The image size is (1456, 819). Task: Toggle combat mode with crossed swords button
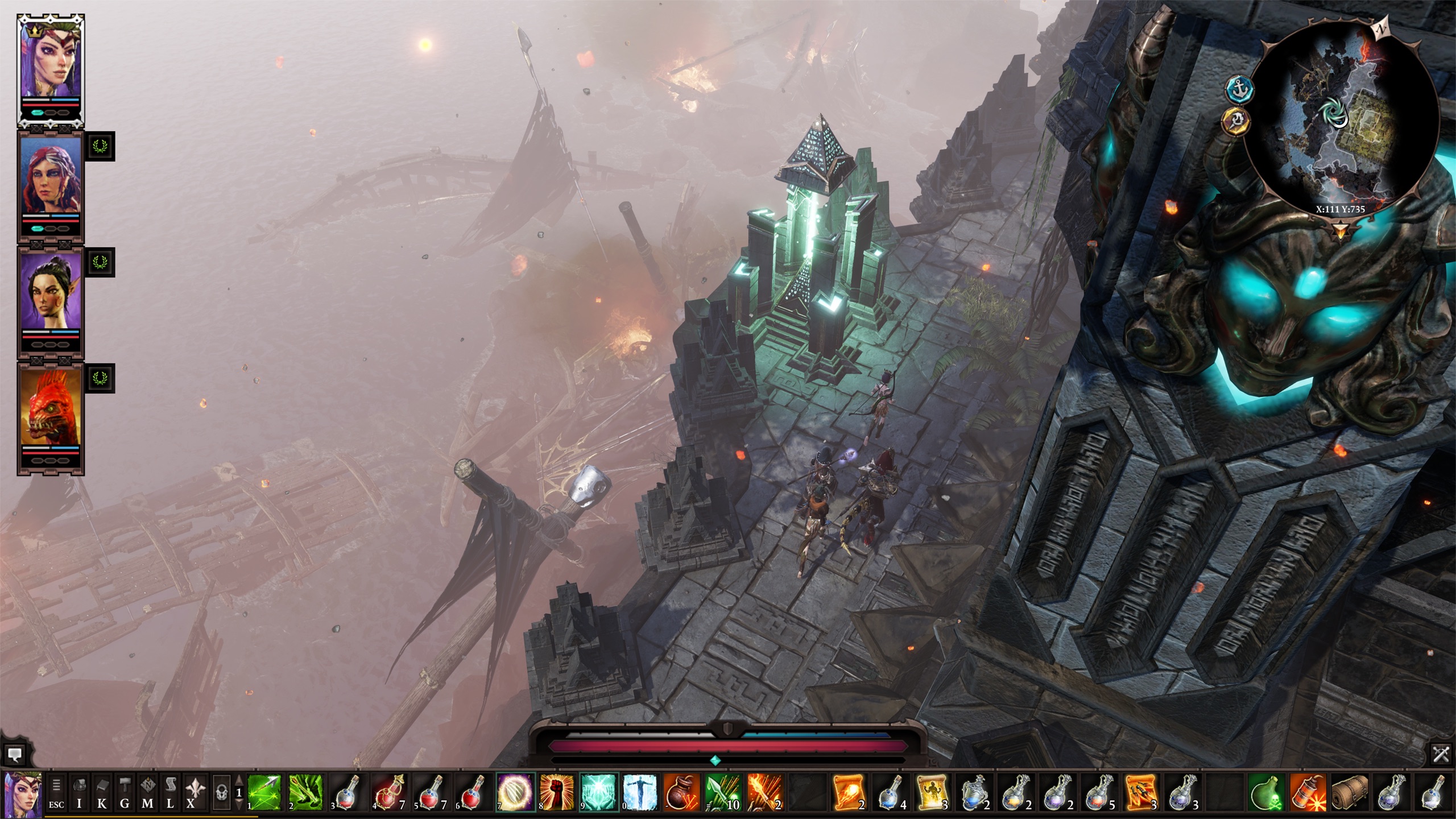tap(1441, 755)
